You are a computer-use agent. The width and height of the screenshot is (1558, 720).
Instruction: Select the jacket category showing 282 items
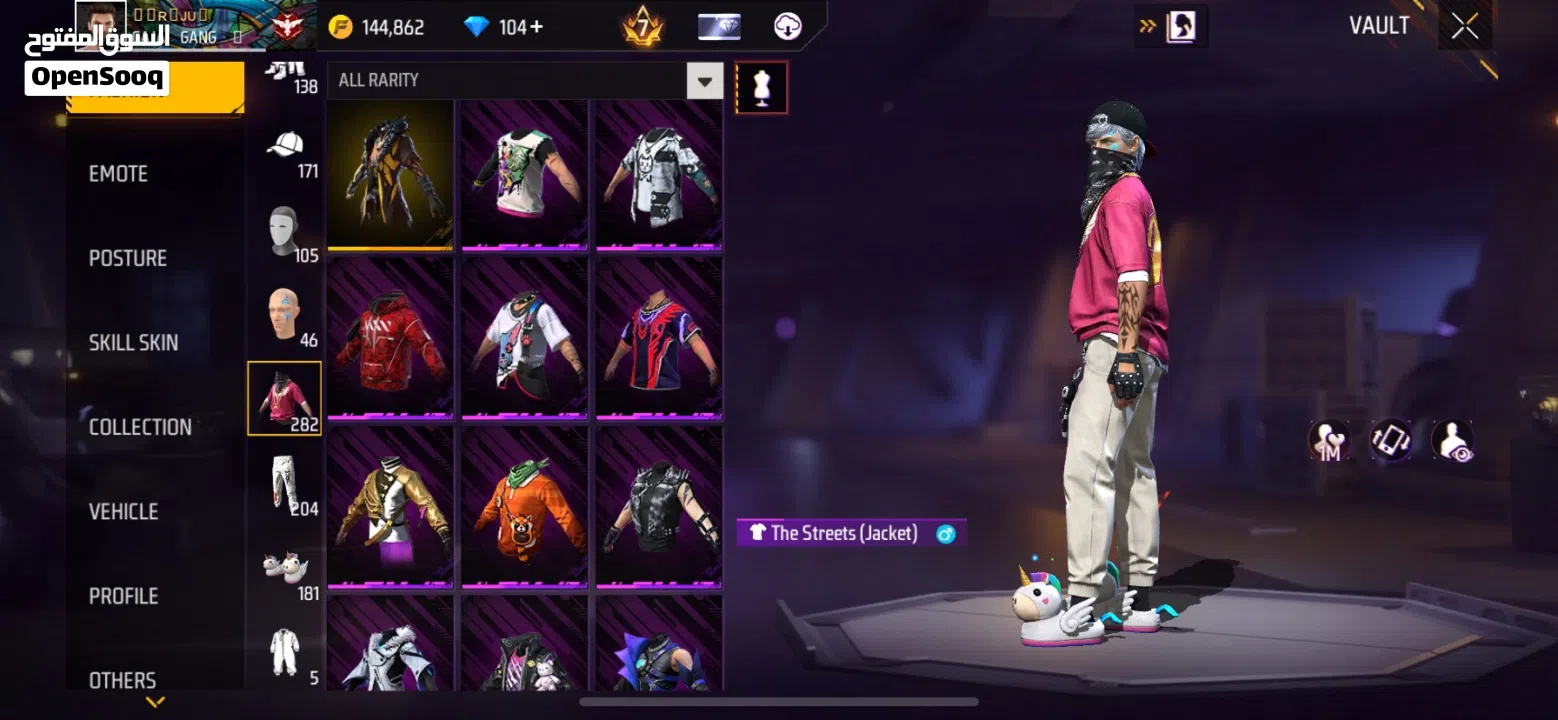(x=283, y=397)
